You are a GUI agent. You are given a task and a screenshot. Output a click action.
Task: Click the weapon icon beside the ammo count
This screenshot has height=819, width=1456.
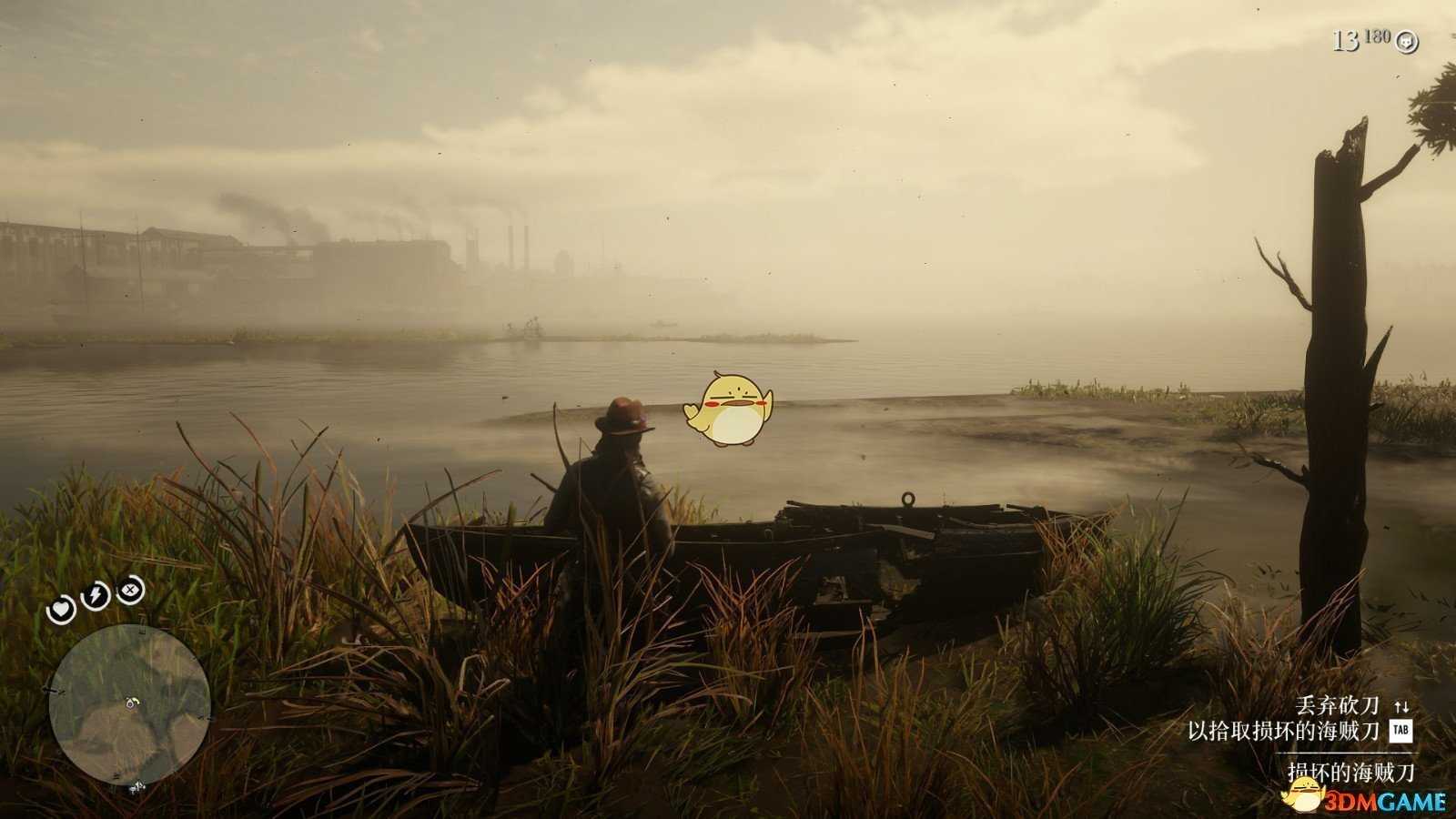click(x=1407, y=41)
